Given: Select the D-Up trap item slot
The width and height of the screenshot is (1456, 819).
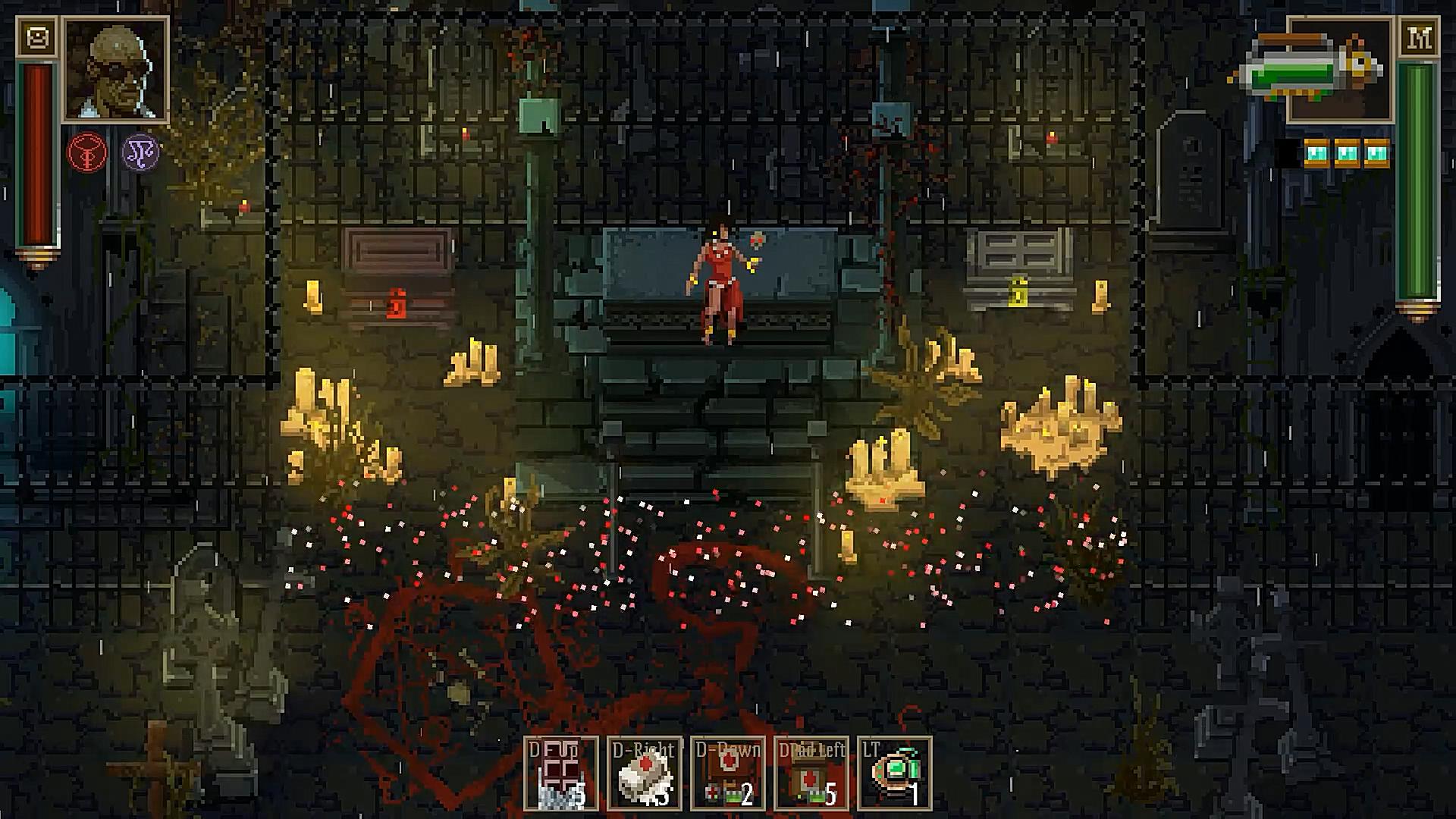Looking at the screenshot, I should 561,773.
